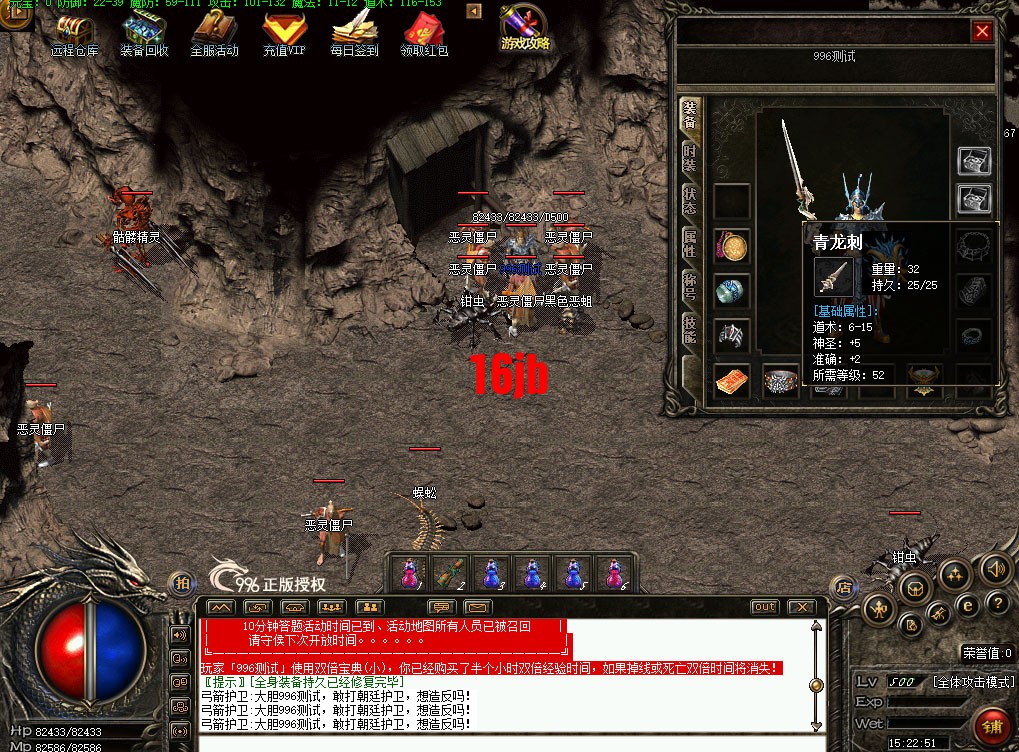Screen dimensions: 1019x752
Task: Claim the 领取红包 red envelope
Action: pos(424,33)
